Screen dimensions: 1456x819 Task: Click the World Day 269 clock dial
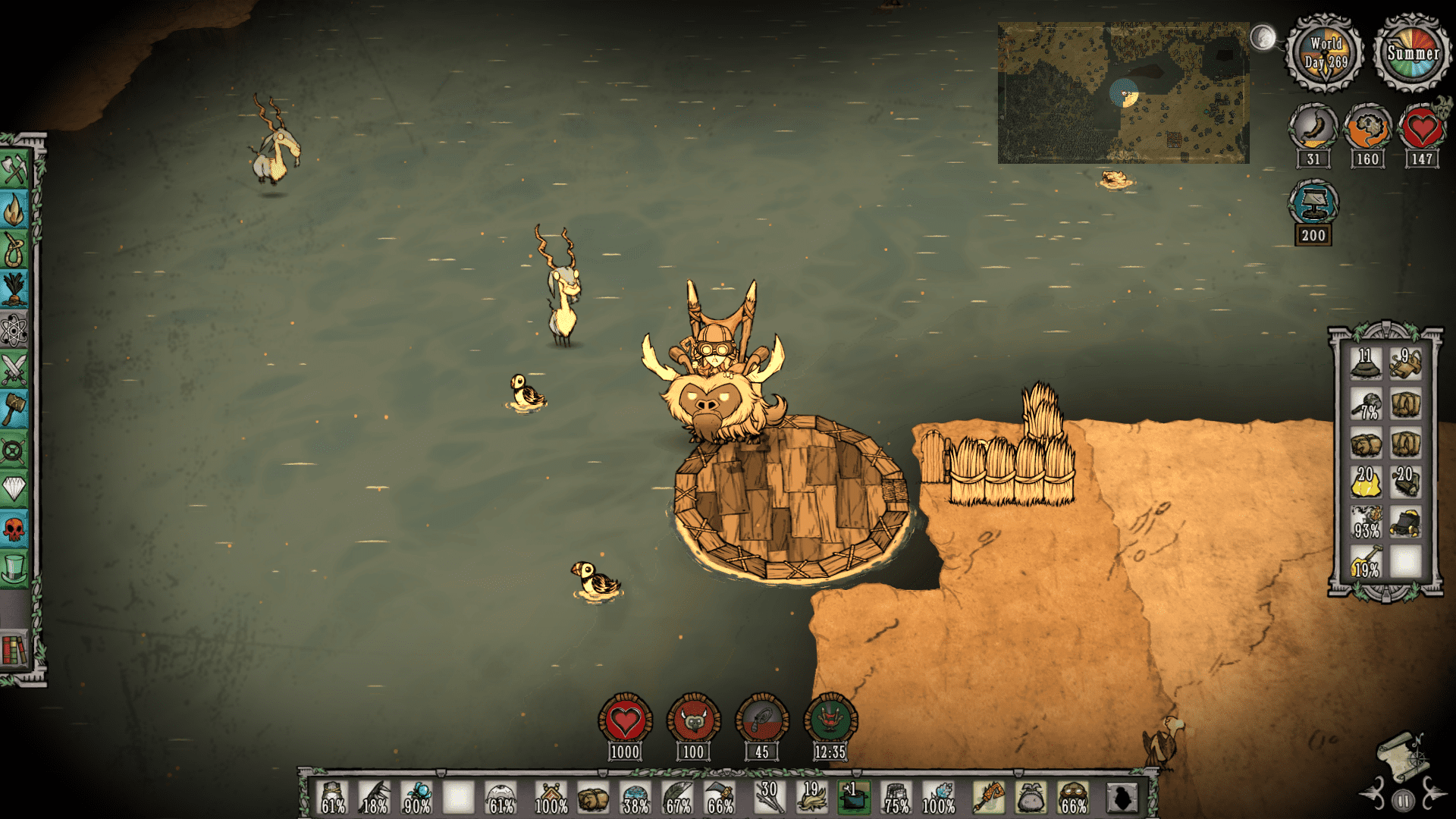click(1326, 53)
